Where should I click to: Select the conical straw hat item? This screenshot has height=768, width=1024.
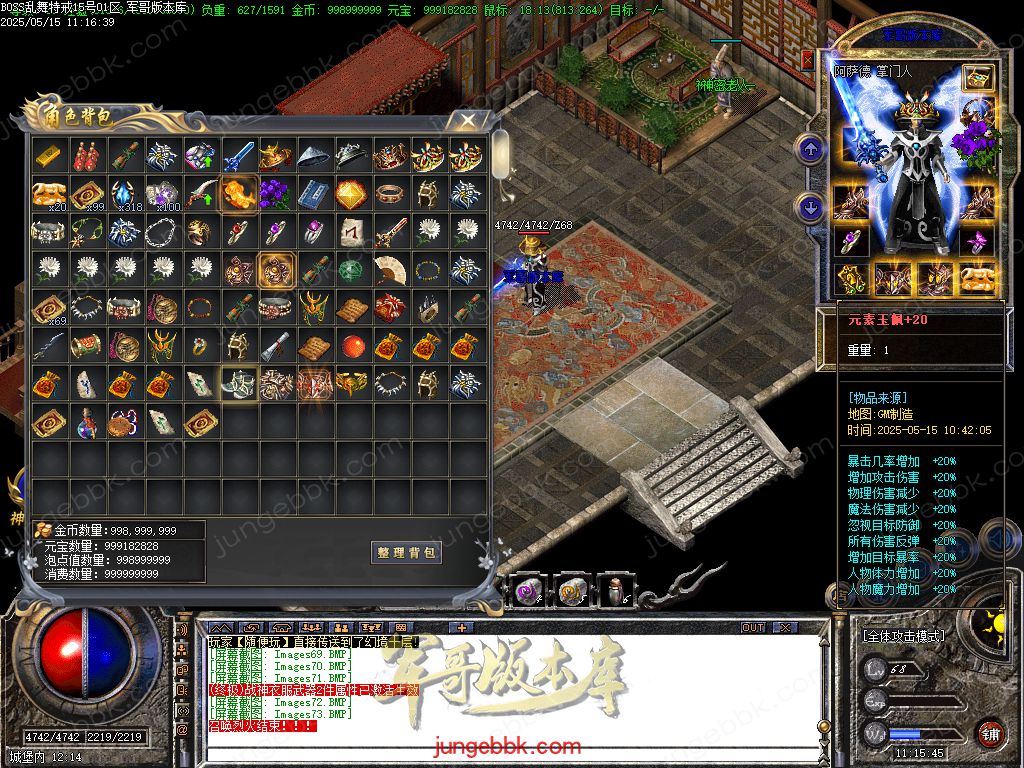[315, 157]
